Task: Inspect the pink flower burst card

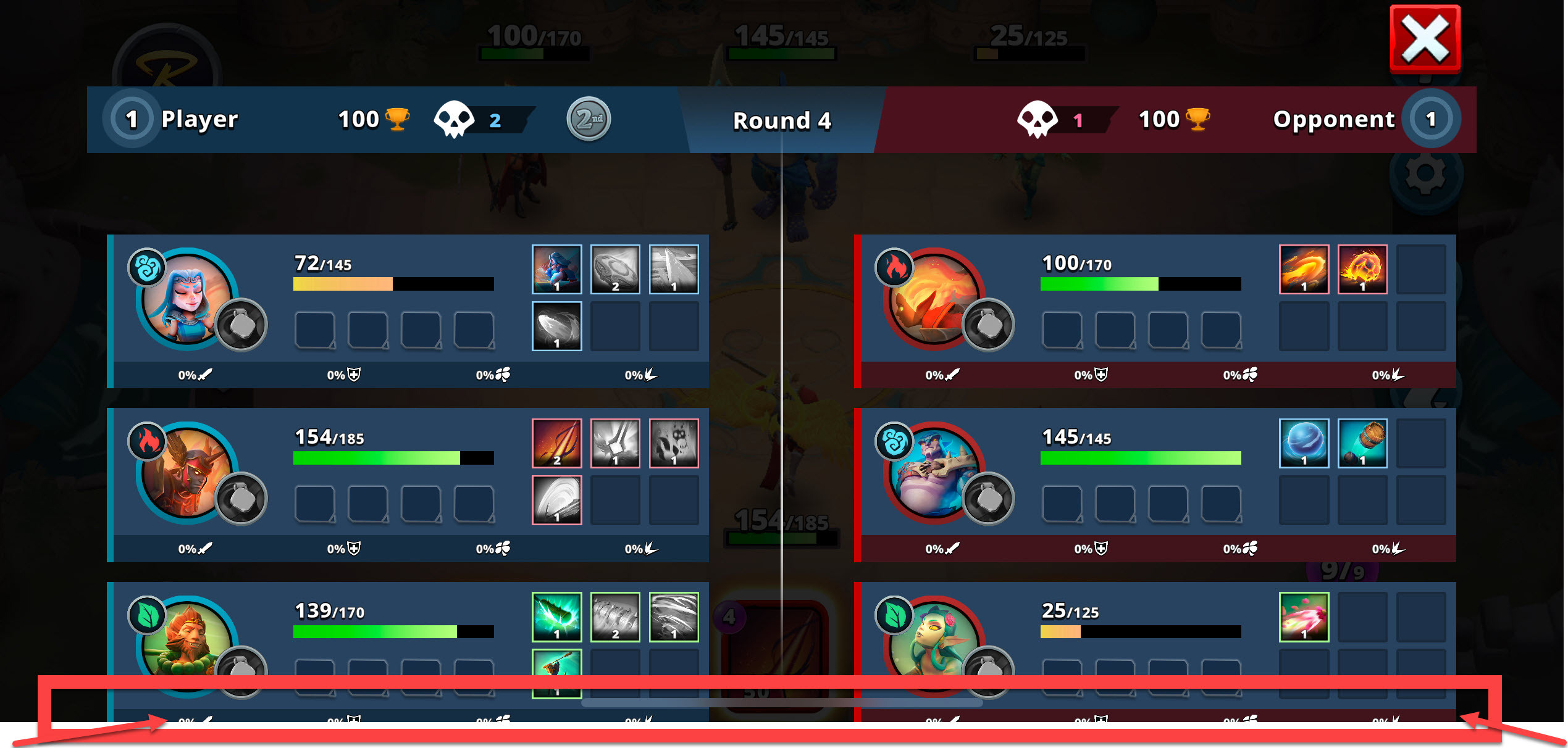Action: click(1304, 617)
